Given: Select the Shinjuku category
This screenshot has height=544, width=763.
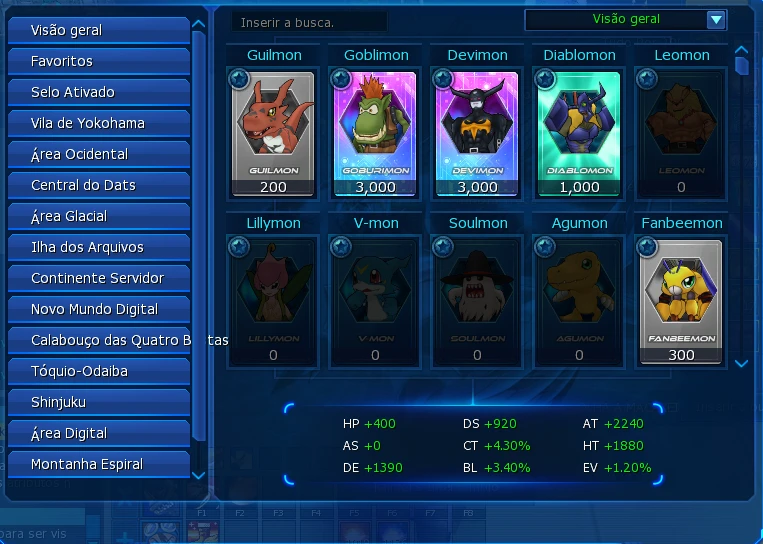Looking at the screenshot, I should [98, 402].
